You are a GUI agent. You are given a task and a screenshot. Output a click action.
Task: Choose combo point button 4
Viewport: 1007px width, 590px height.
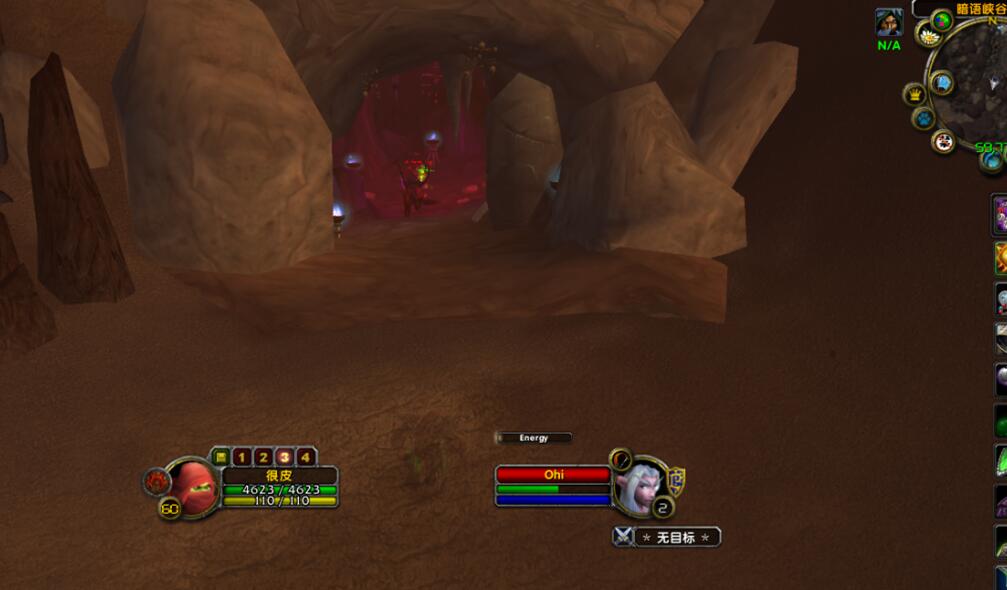click(305, 457)
